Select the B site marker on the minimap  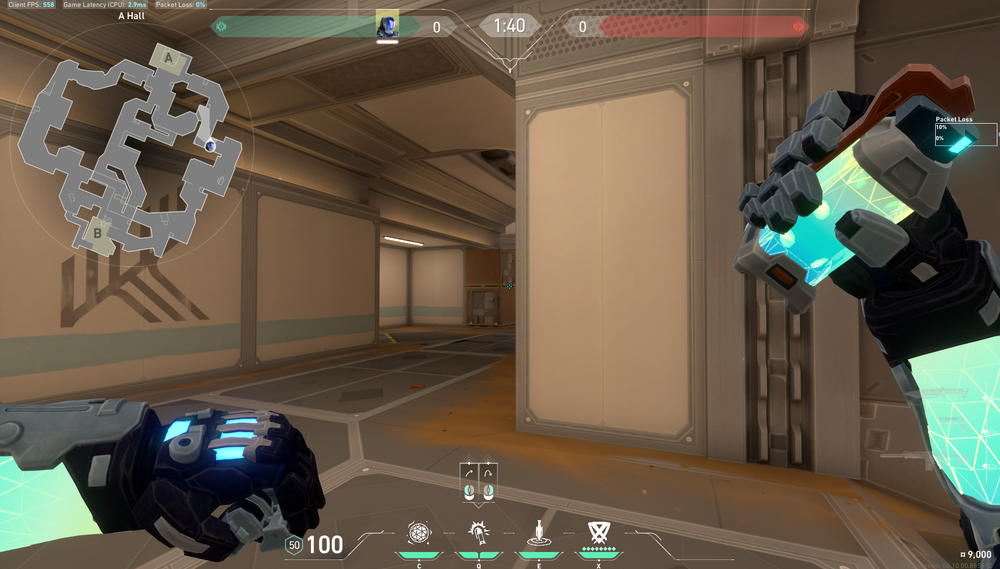coord(98,233)
